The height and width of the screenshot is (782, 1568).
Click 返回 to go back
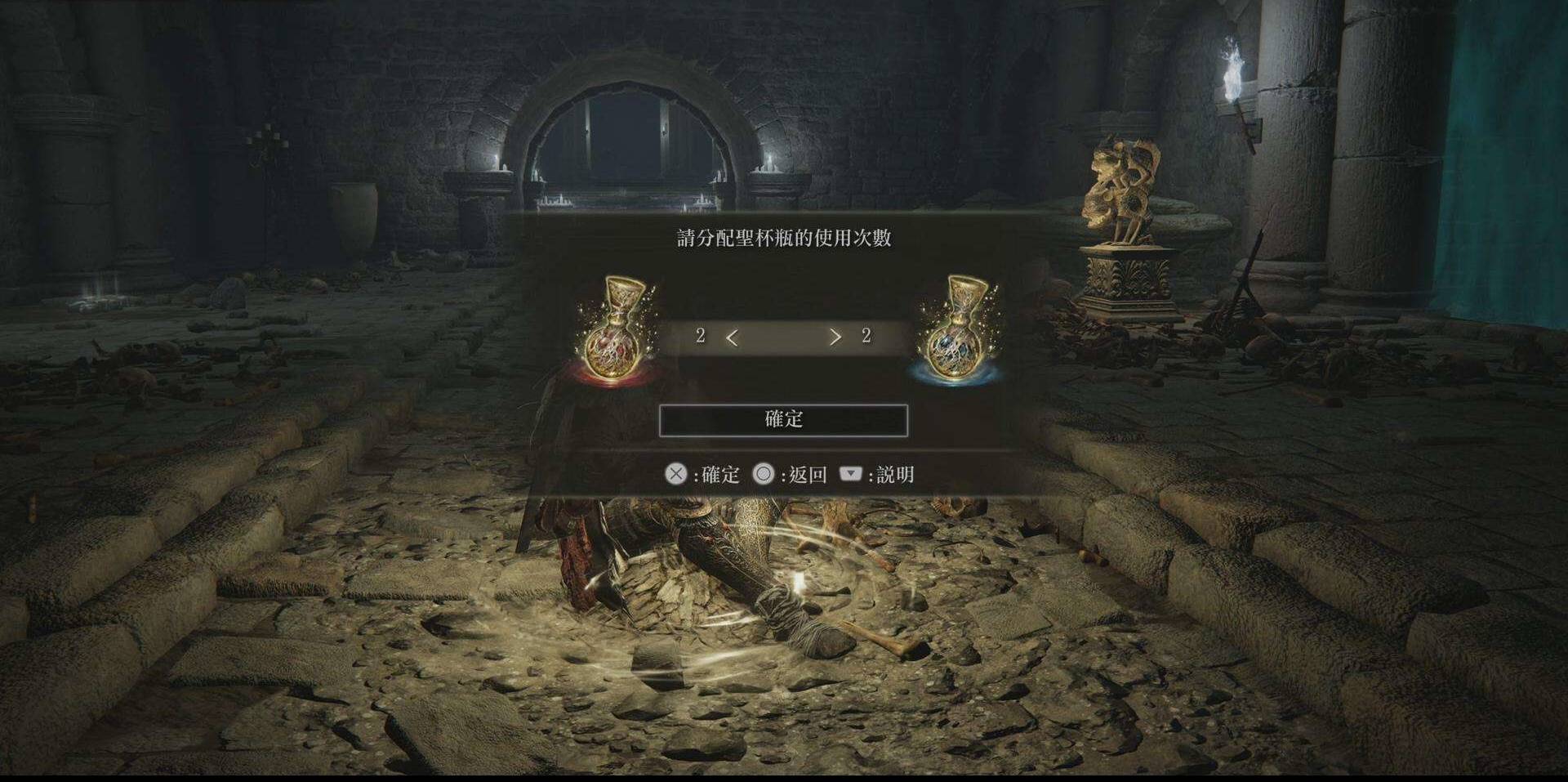(804, 473)
